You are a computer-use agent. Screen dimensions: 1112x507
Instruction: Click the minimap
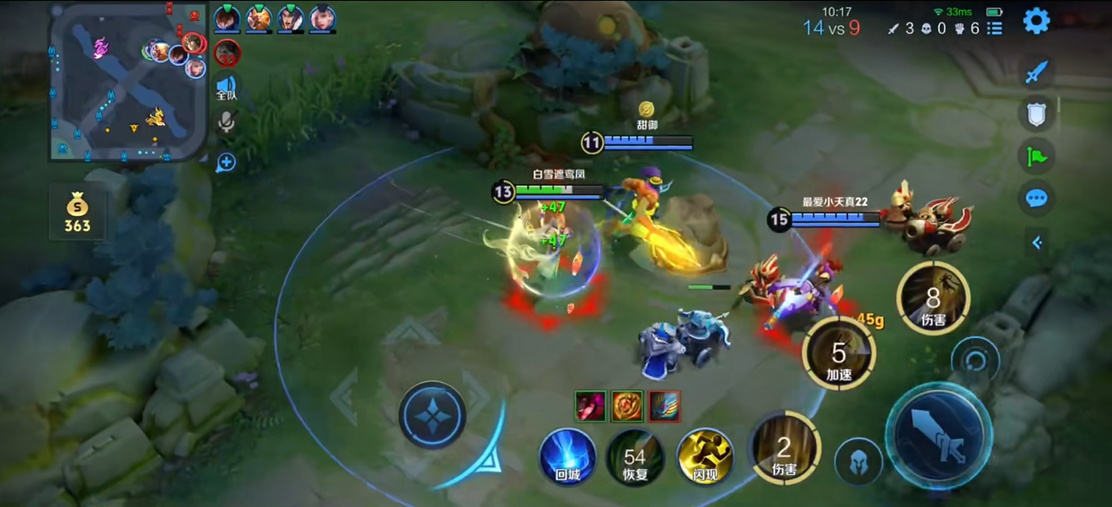point(127,83)
